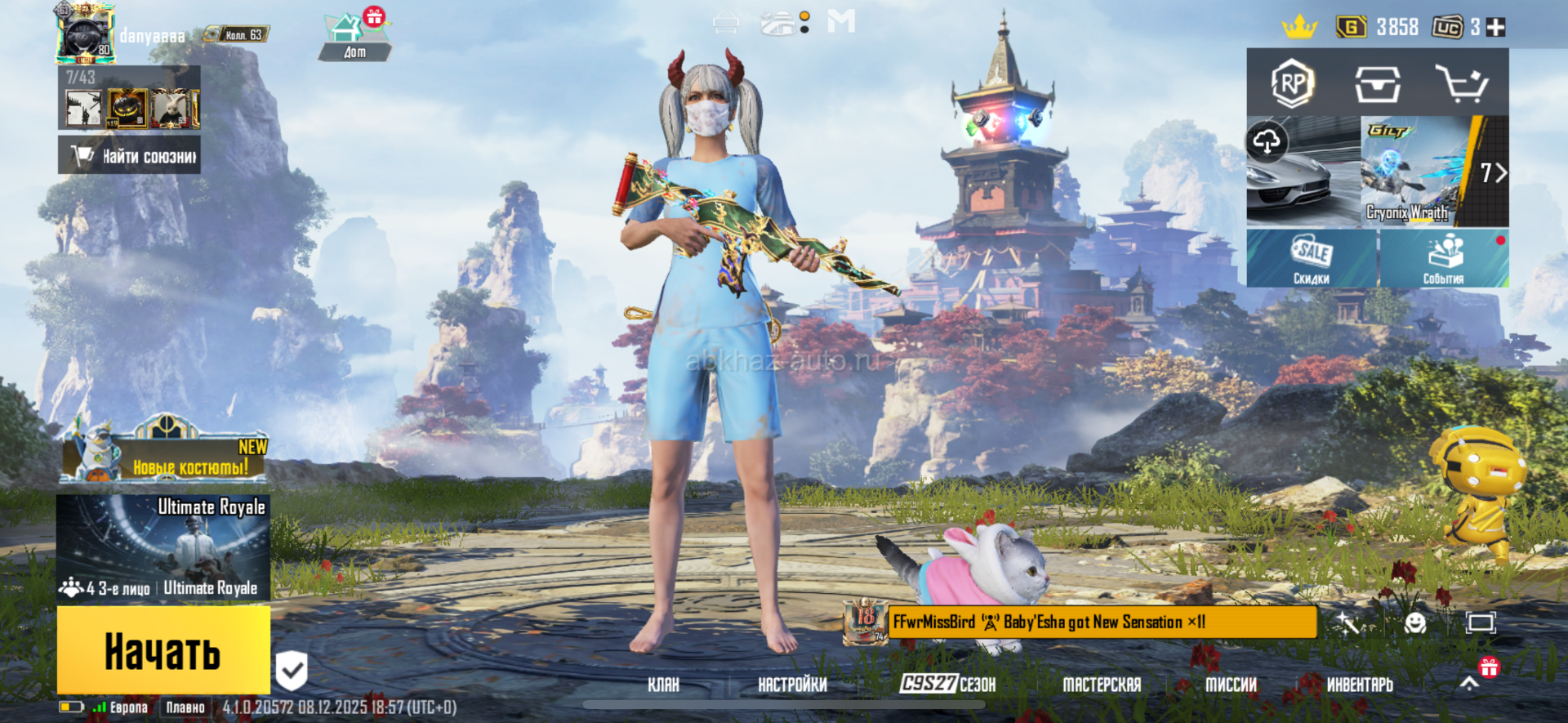
Task: Open the Мастерская workshop
Action: [1102, 685]
